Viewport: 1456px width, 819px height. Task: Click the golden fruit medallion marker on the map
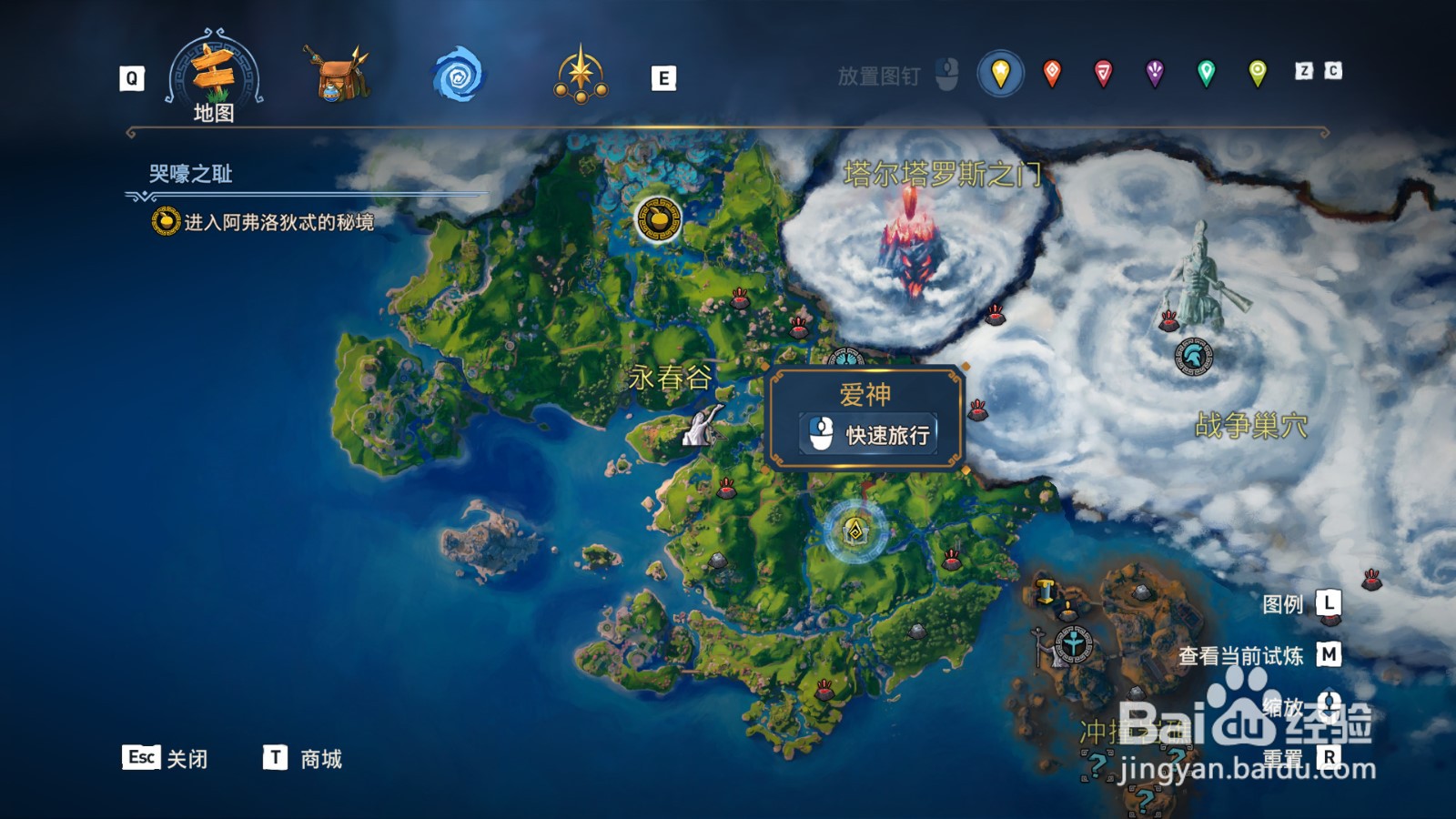coord(657,220)
